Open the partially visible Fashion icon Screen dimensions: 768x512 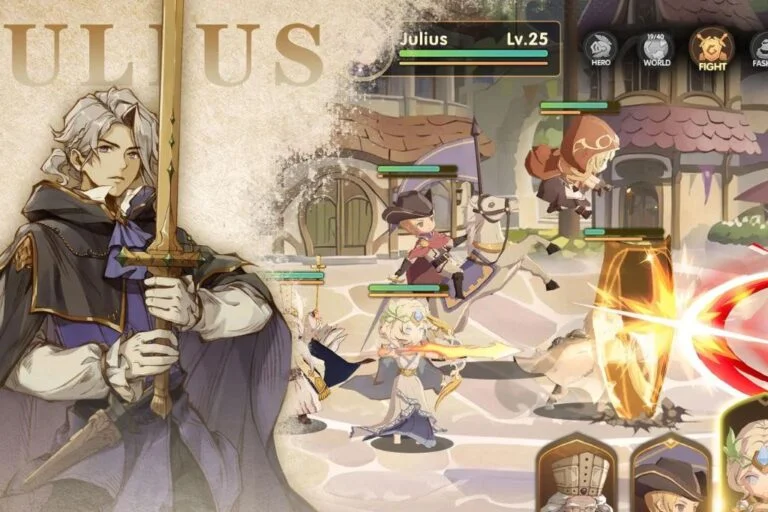coord(759,47)
